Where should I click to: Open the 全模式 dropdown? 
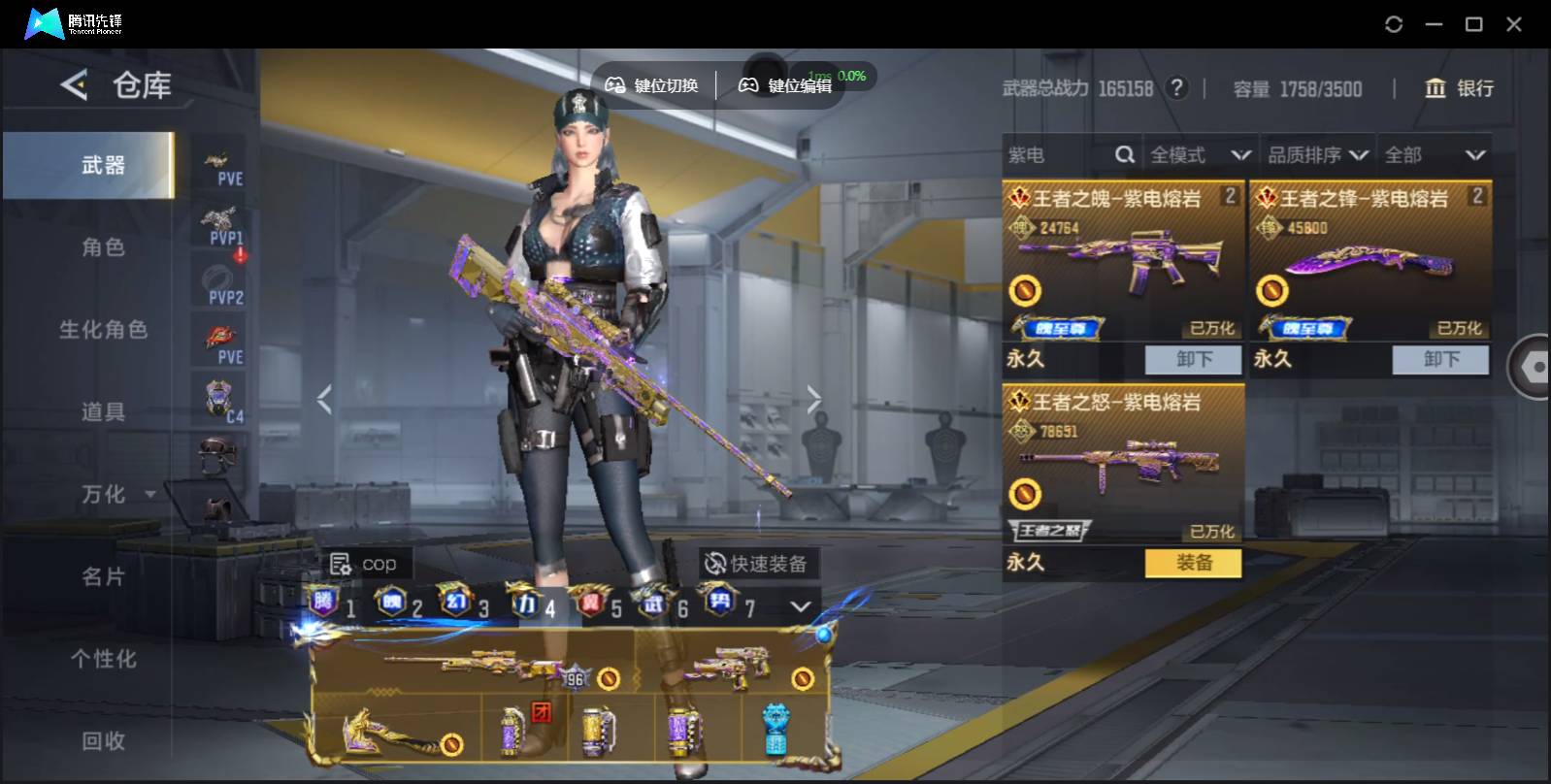coord(1199,155)
